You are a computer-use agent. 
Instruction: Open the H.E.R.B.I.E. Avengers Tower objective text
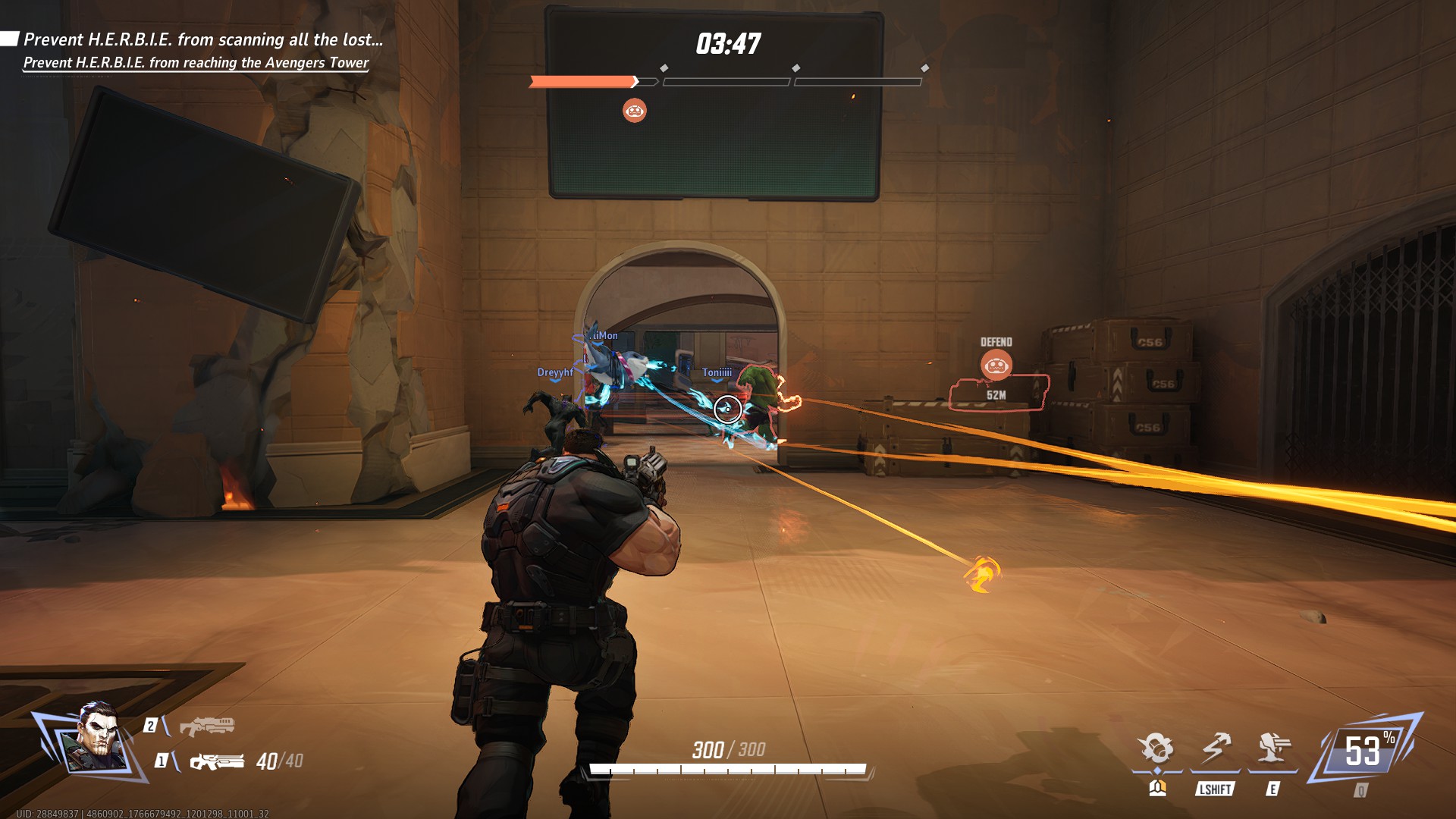coord(196,63)
